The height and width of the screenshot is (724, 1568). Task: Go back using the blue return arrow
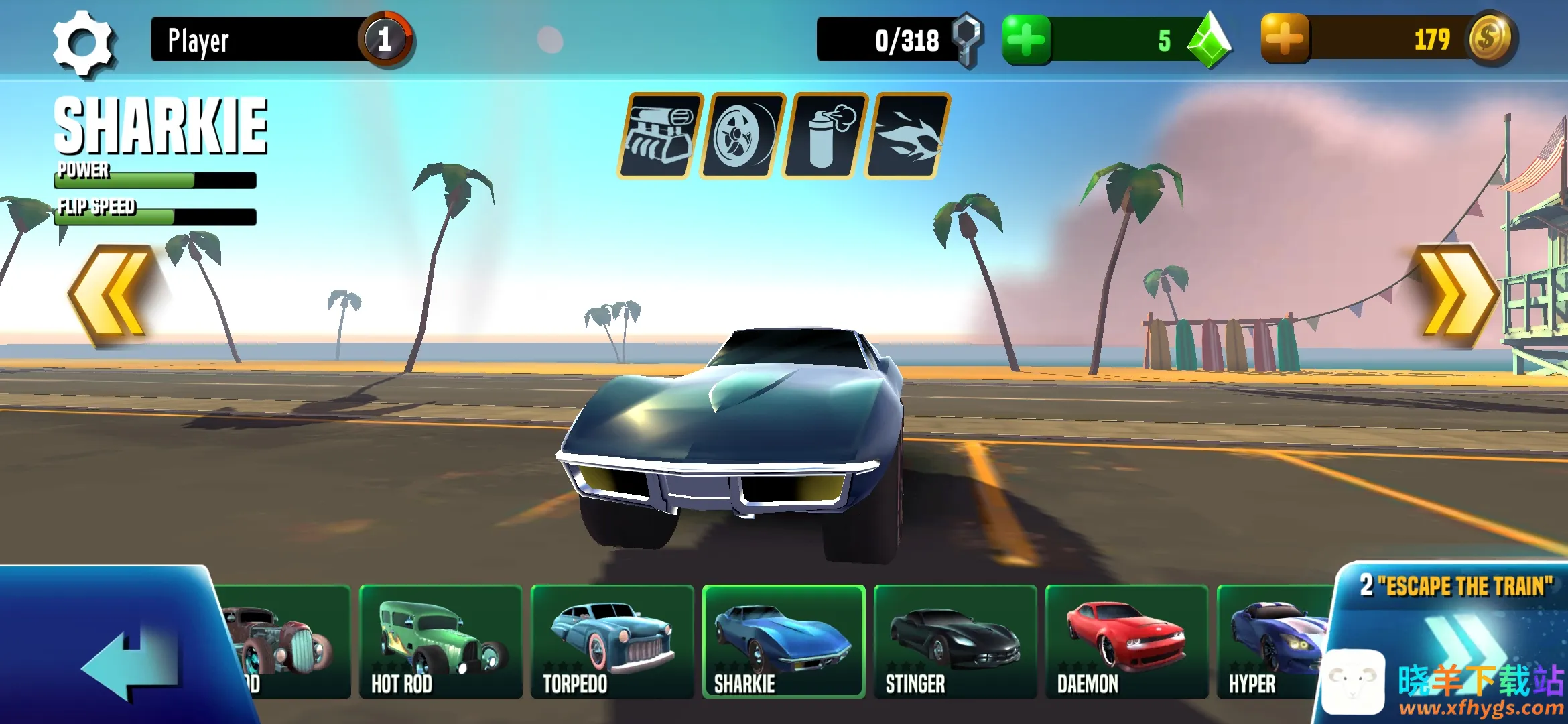(131, 664)
